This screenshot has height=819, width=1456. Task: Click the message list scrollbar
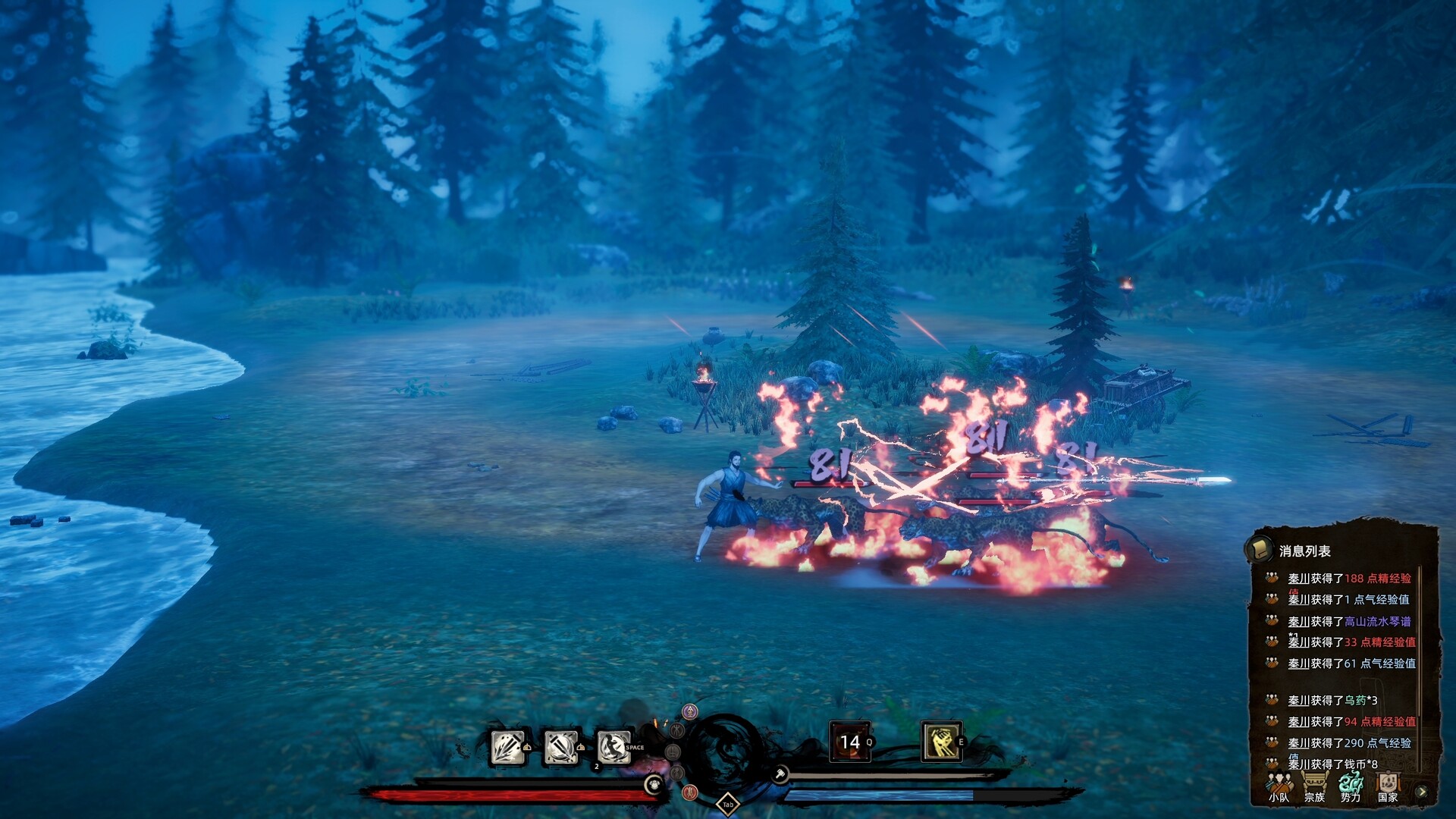pyautogui.click(x=1420, y=651)
